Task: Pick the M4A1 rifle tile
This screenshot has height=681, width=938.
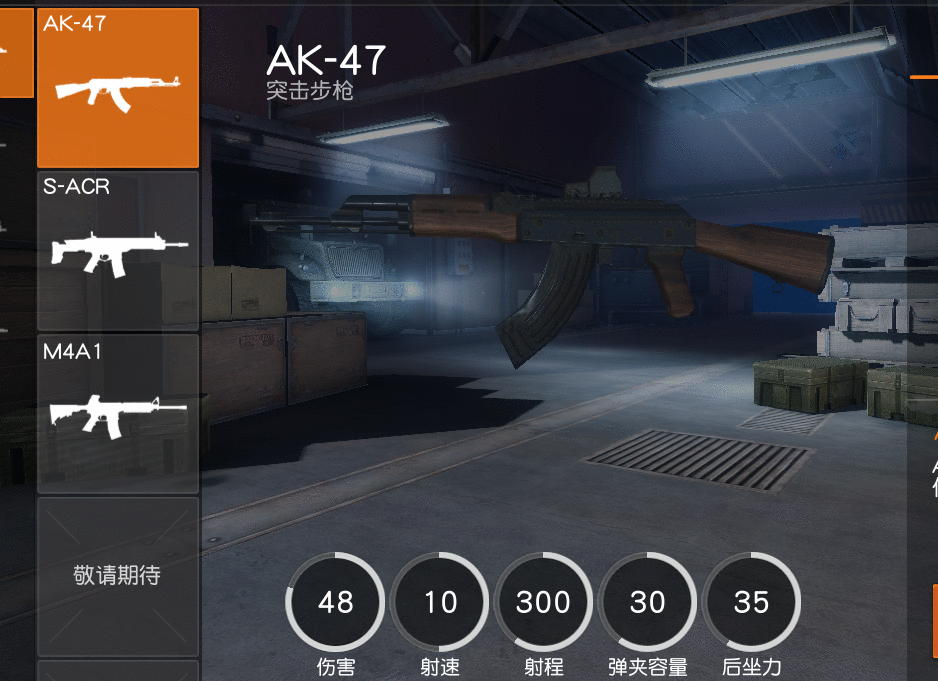Action: 118,413
